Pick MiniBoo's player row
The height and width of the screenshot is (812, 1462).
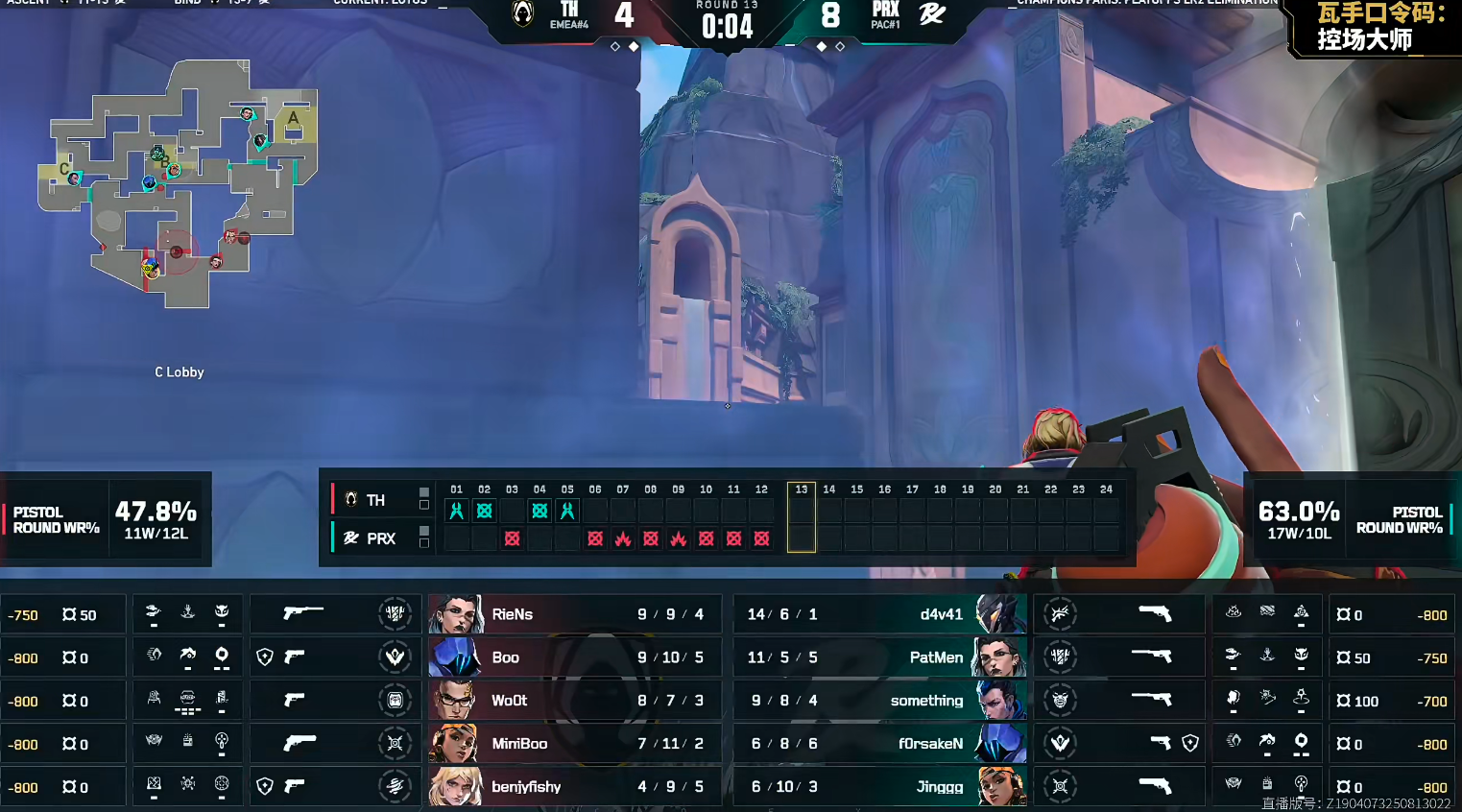pyautogui.click(x=573, y=744)
